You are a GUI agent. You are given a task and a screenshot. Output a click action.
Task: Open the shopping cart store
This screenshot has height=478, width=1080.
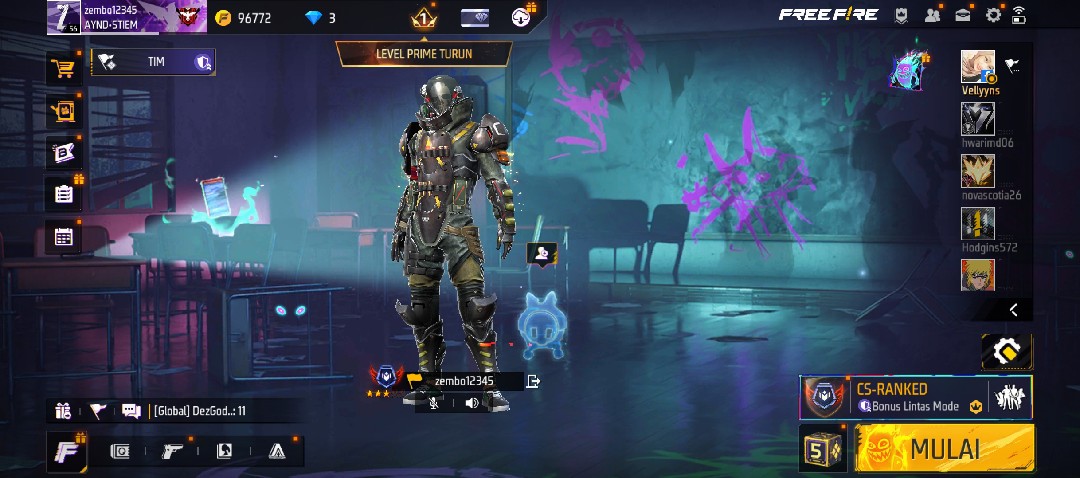(64, 69)
